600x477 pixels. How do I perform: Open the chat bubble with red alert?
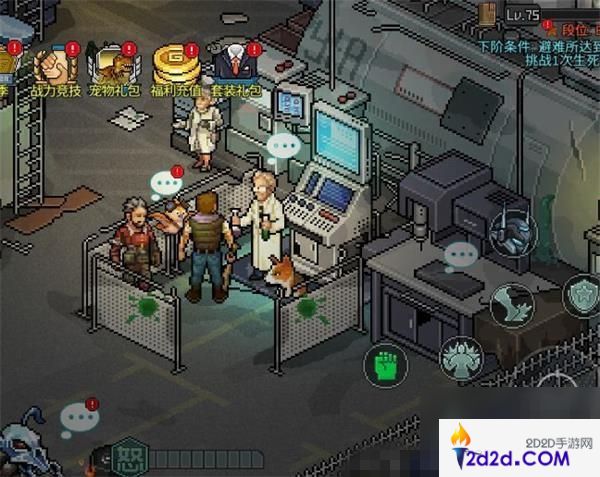coord(78,417)
